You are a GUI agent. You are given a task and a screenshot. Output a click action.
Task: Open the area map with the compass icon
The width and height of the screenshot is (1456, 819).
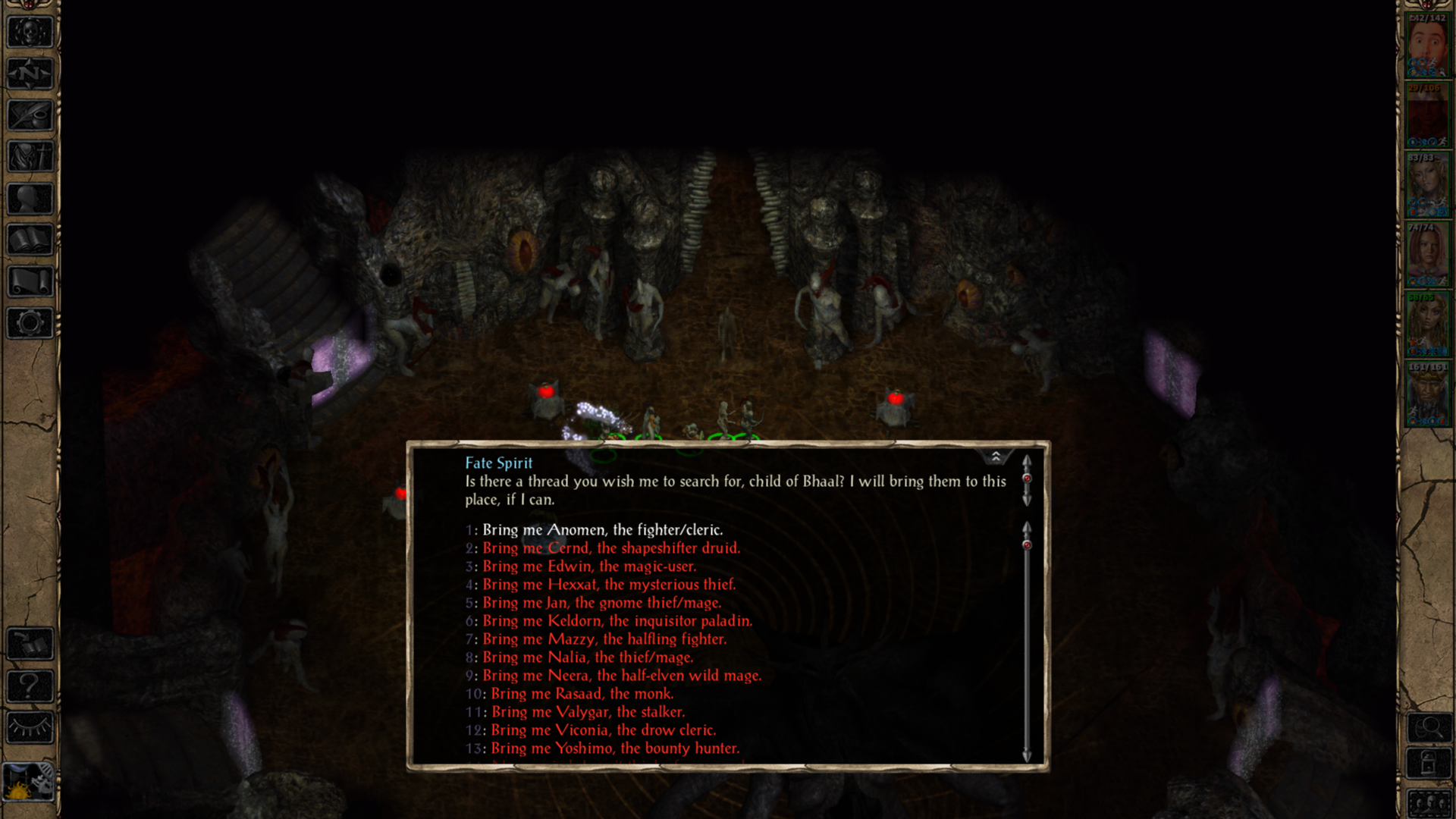click(x=30, y=74)
